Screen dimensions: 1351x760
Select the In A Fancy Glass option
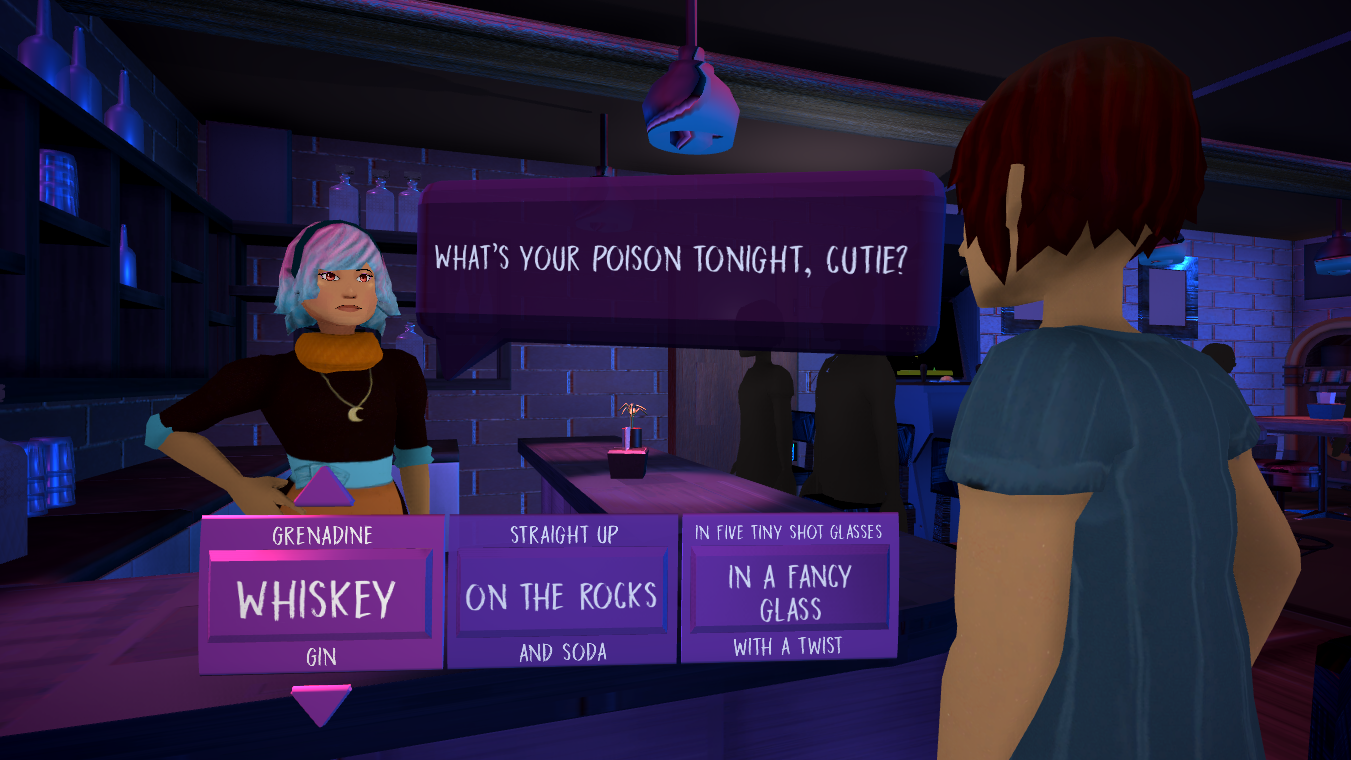[790, 592]
